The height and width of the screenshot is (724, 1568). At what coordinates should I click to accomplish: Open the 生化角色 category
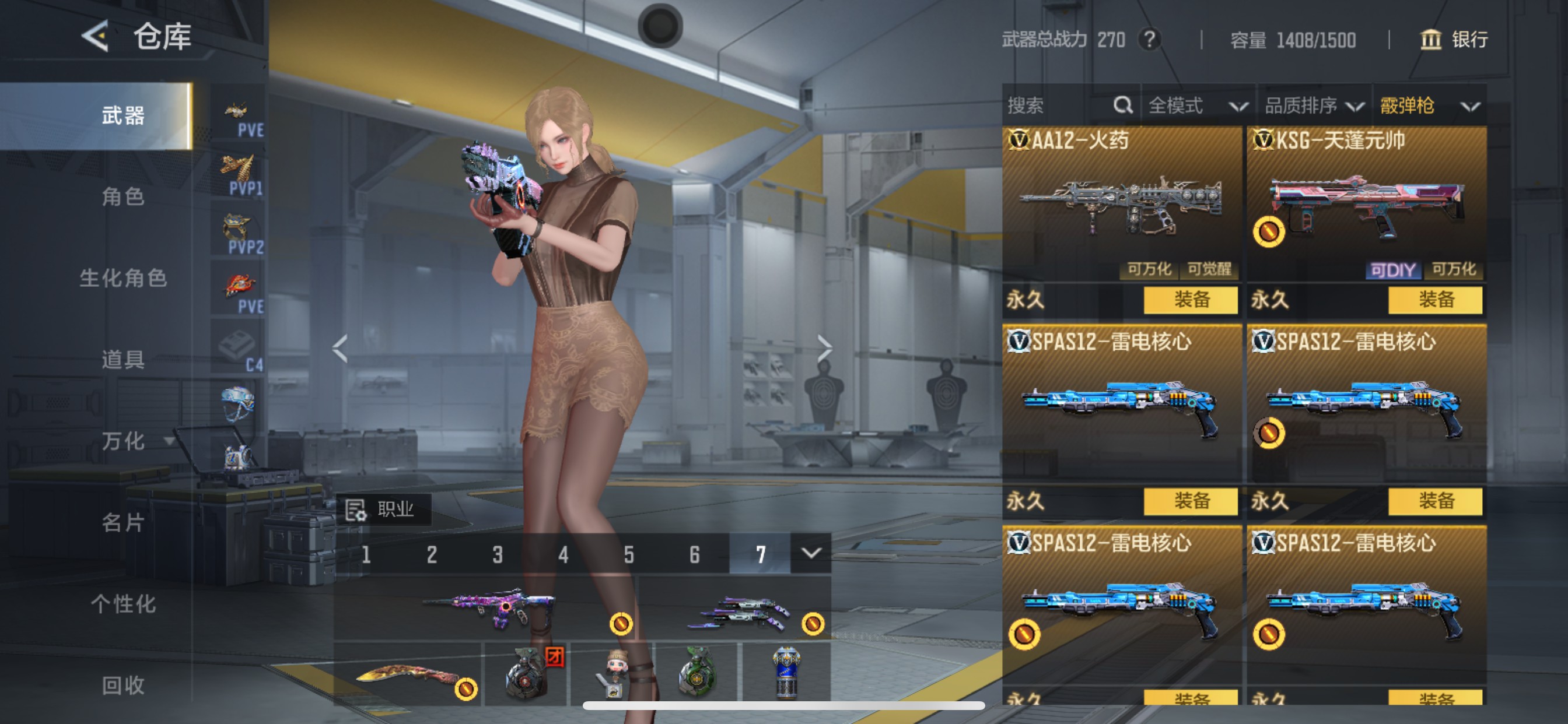123,278
